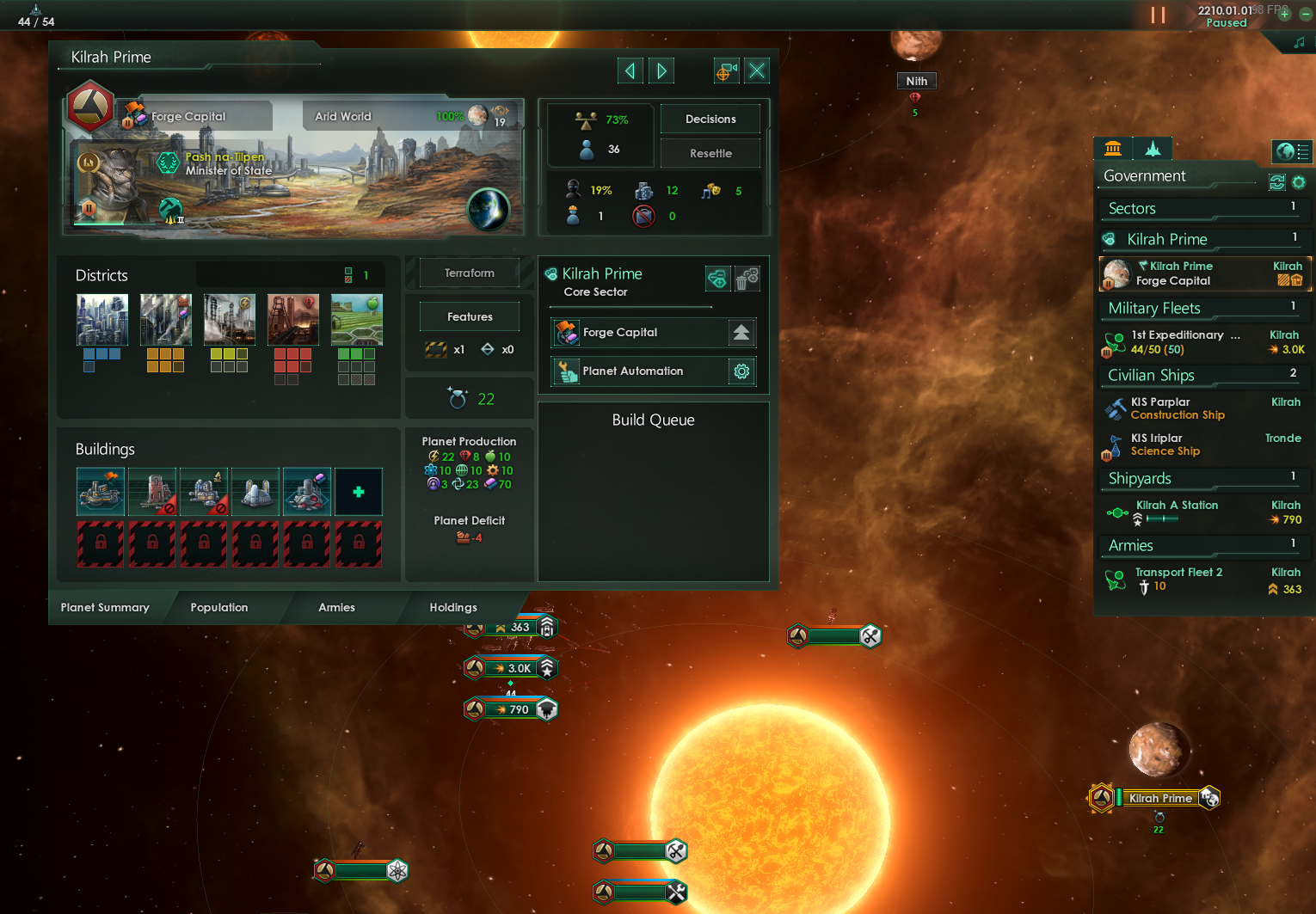The height and width of the screenshot is (914, 1316).
Task: Open the Decisions menu
Action: [x=710, y=119]
